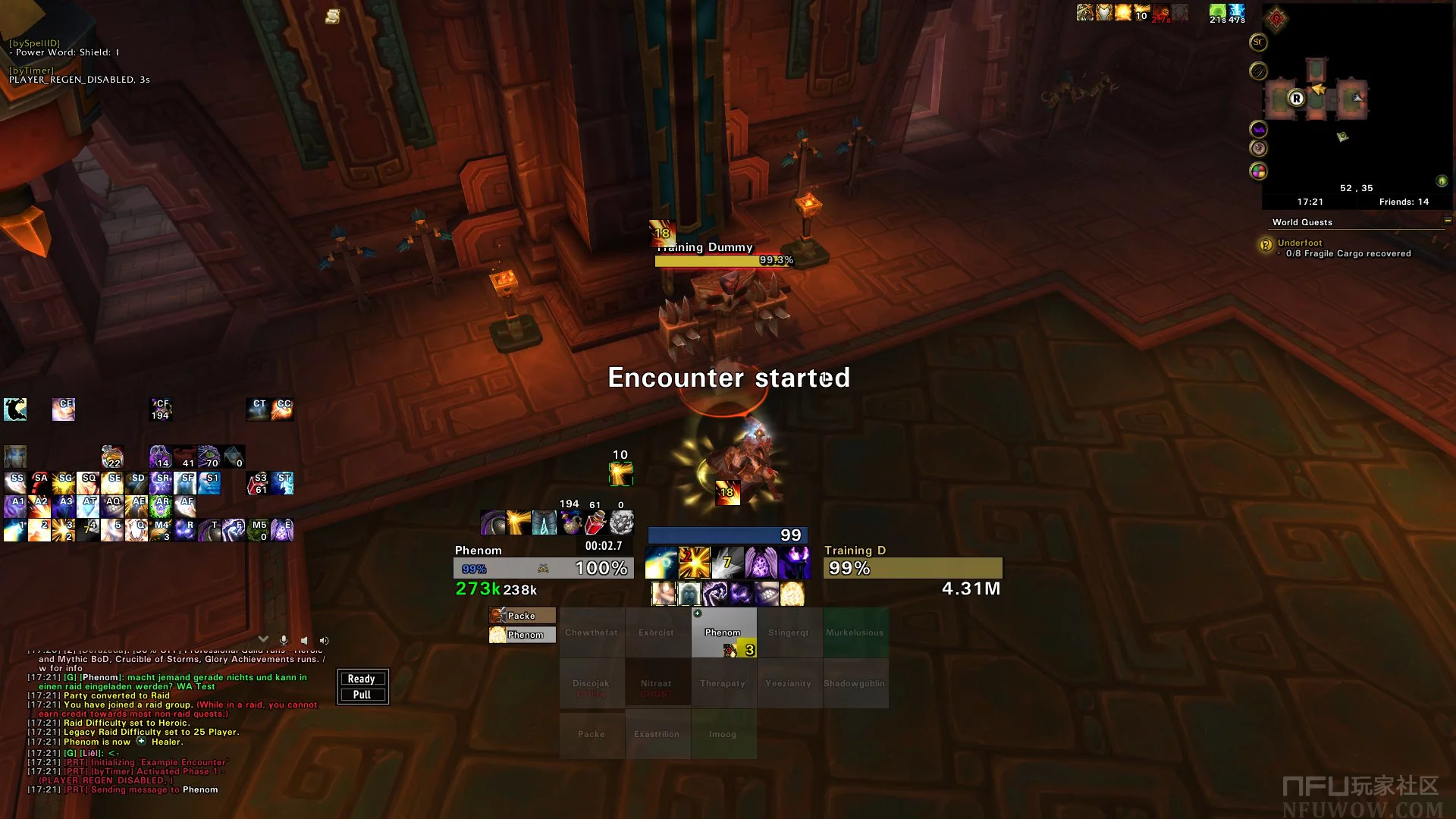This screenshot has width=1456, height=819.
Task: Activate the ability bound to SA
Action: [x=39, y=482]
